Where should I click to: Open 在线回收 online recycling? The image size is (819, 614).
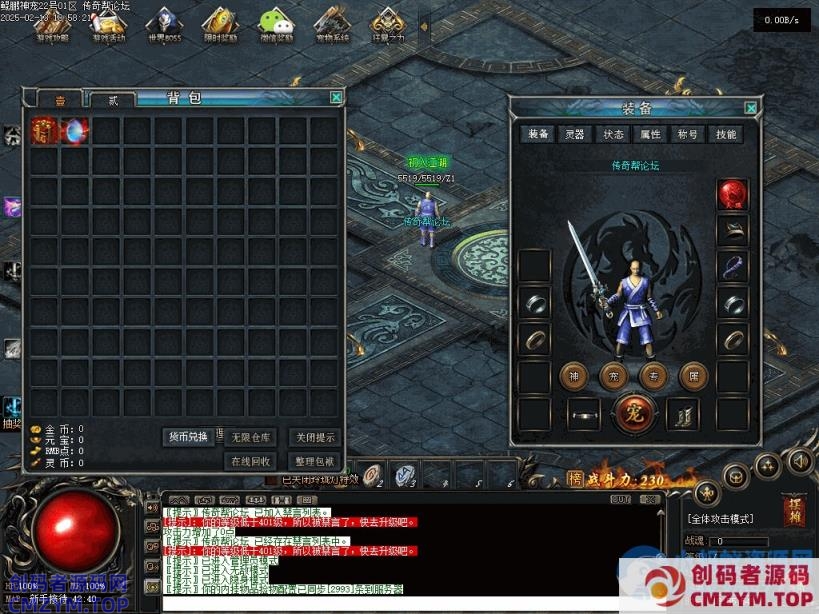tap(251, 461)
